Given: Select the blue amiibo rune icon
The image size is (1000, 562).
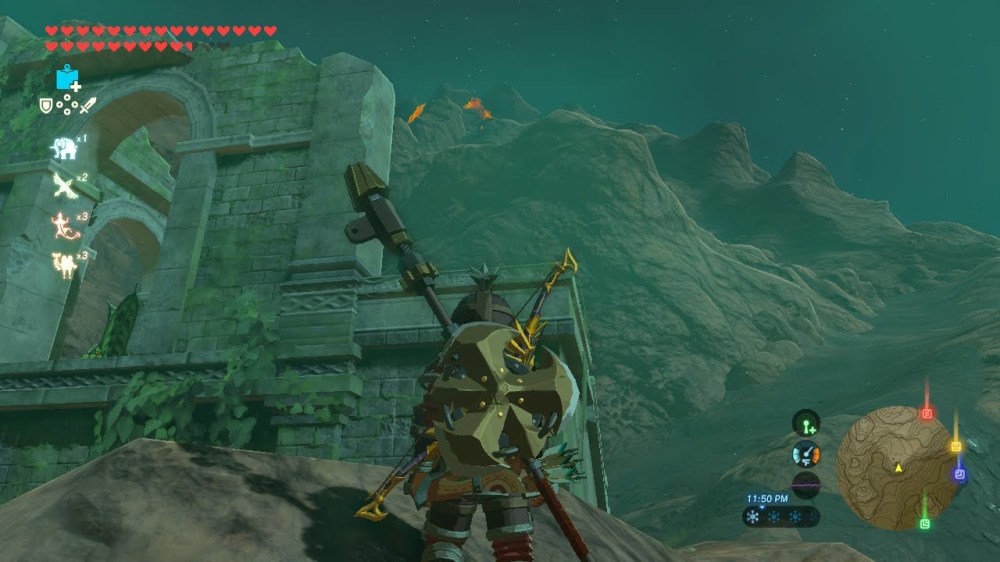Looking at the screenshot, I should (68, 78).
